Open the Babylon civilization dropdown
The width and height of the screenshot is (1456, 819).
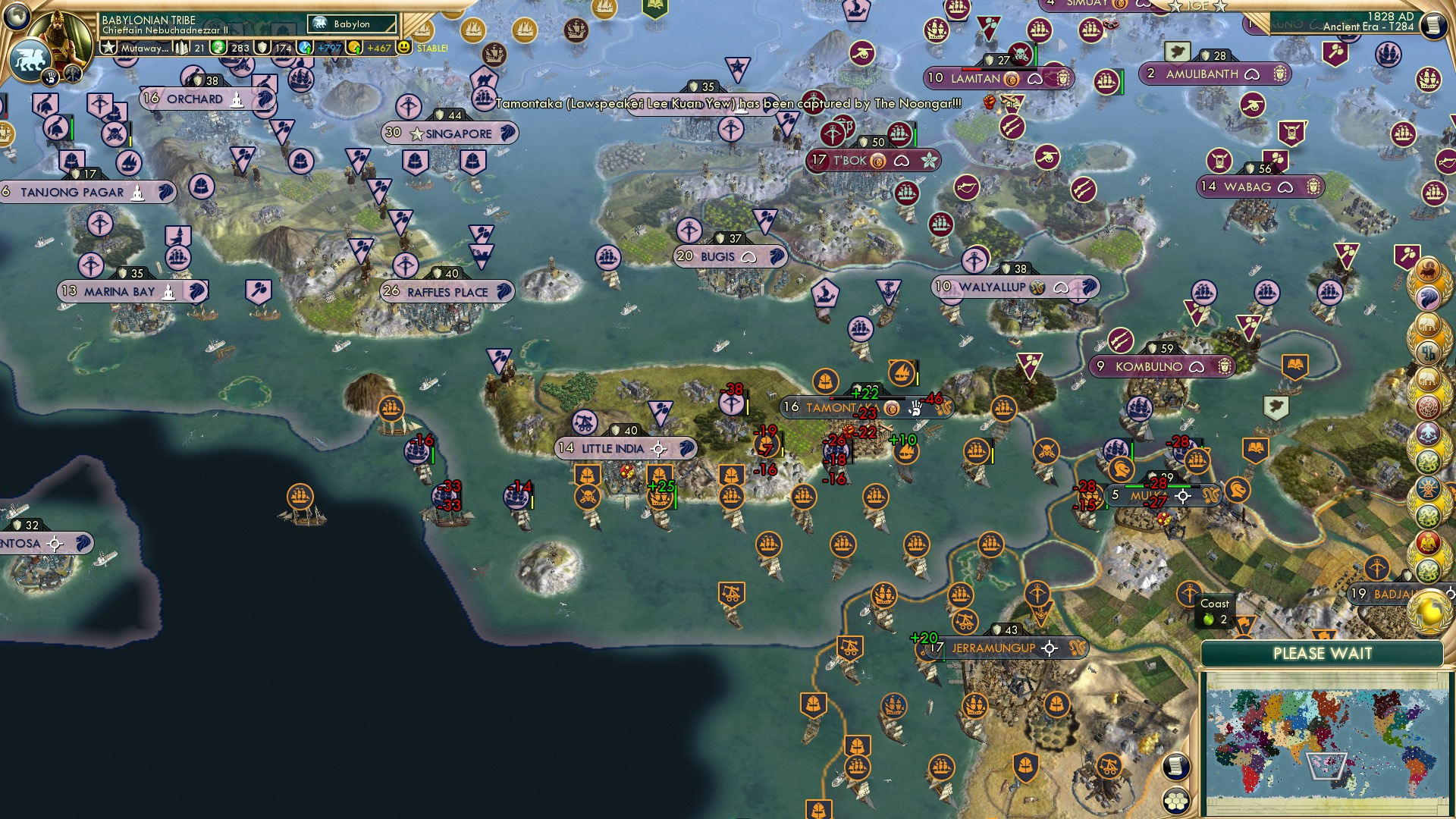(x=350, y=24)
